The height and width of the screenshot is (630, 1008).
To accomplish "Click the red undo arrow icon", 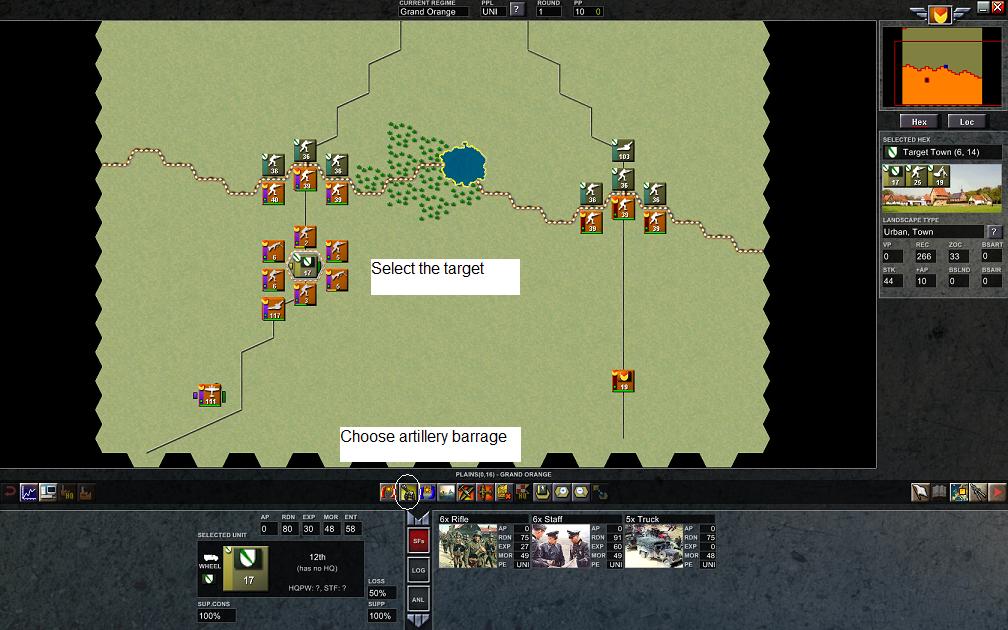I will [x=9, y=492].
